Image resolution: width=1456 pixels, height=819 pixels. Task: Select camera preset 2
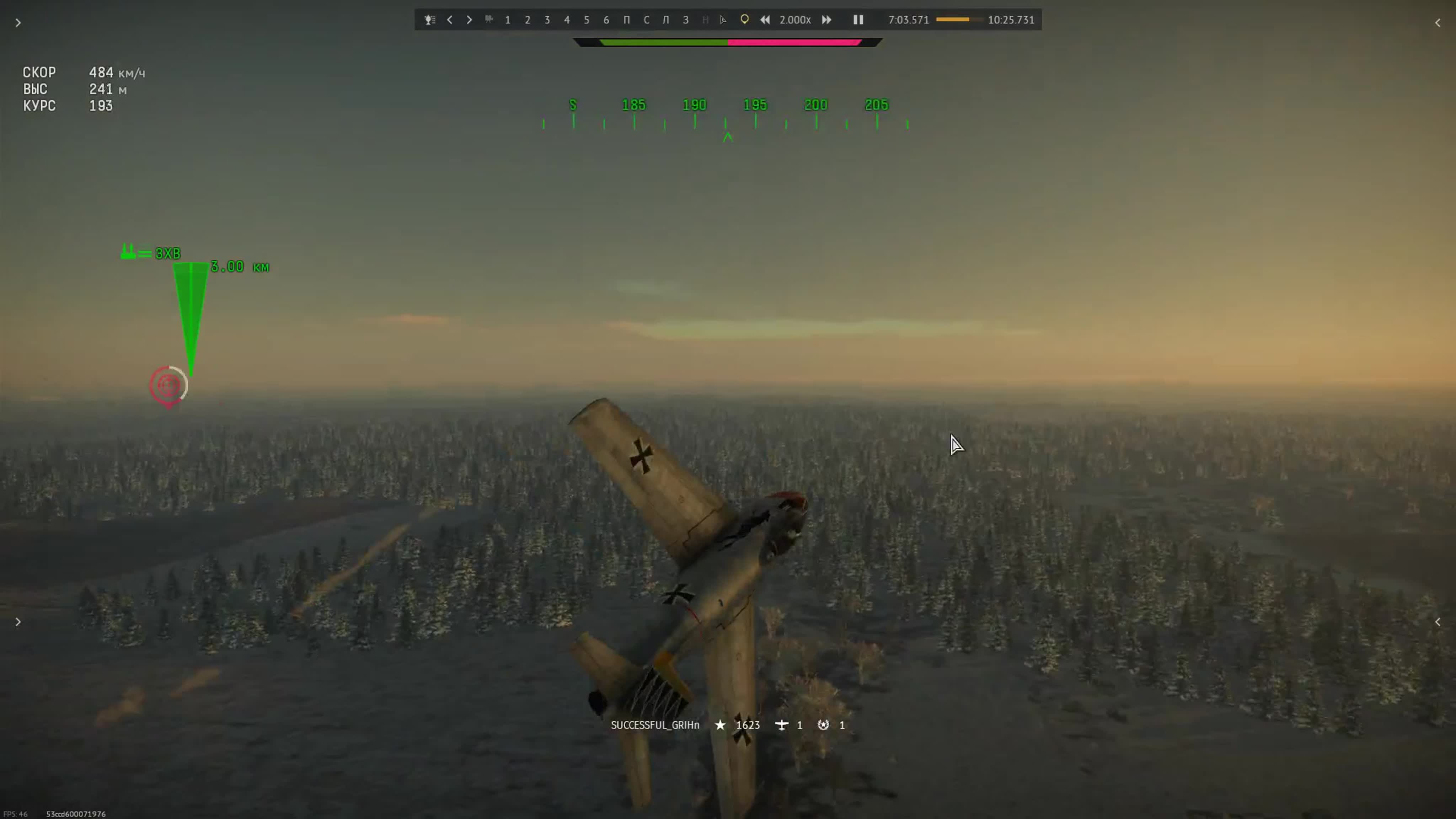(528, 20)
